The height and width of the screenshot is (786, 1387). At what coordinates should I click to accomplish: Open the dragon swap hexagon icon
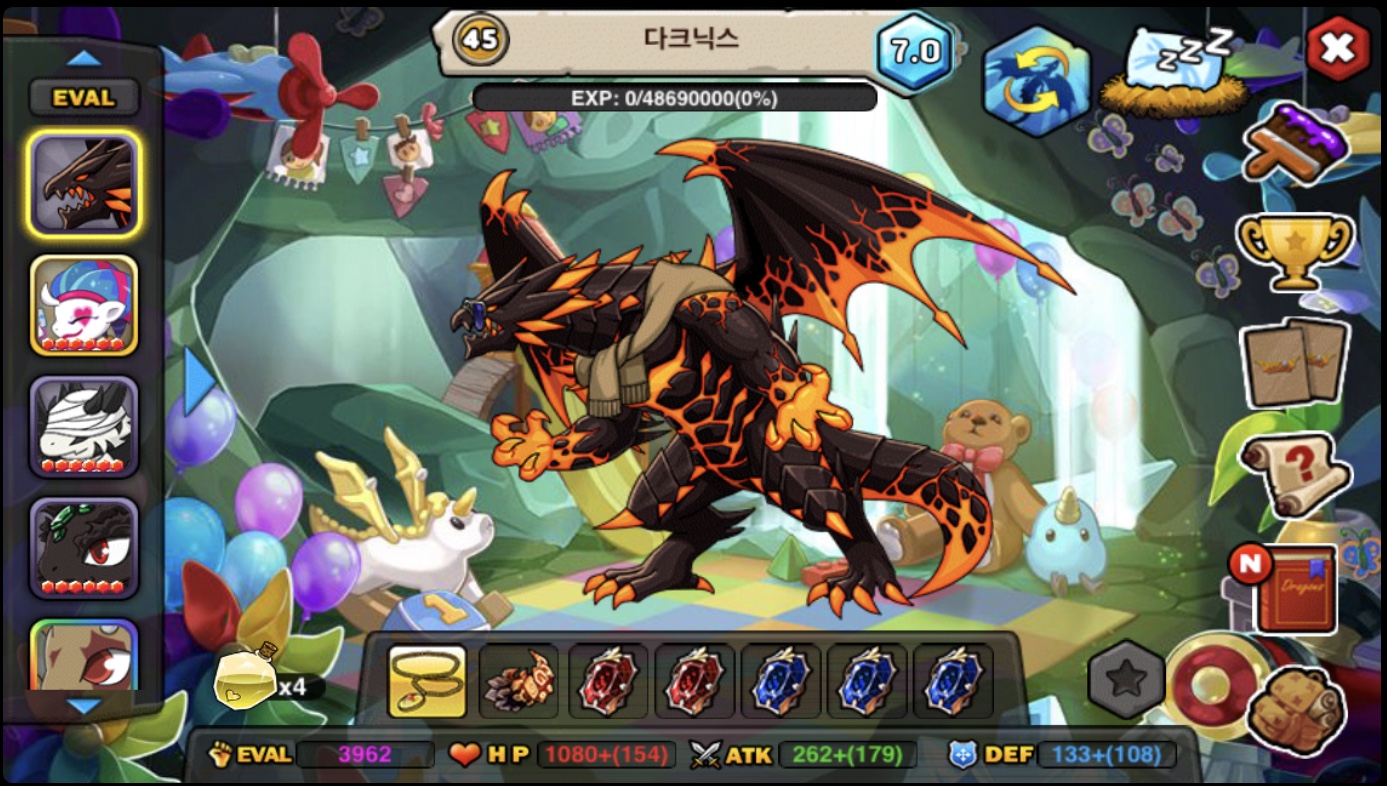(x=1036, y=80)
